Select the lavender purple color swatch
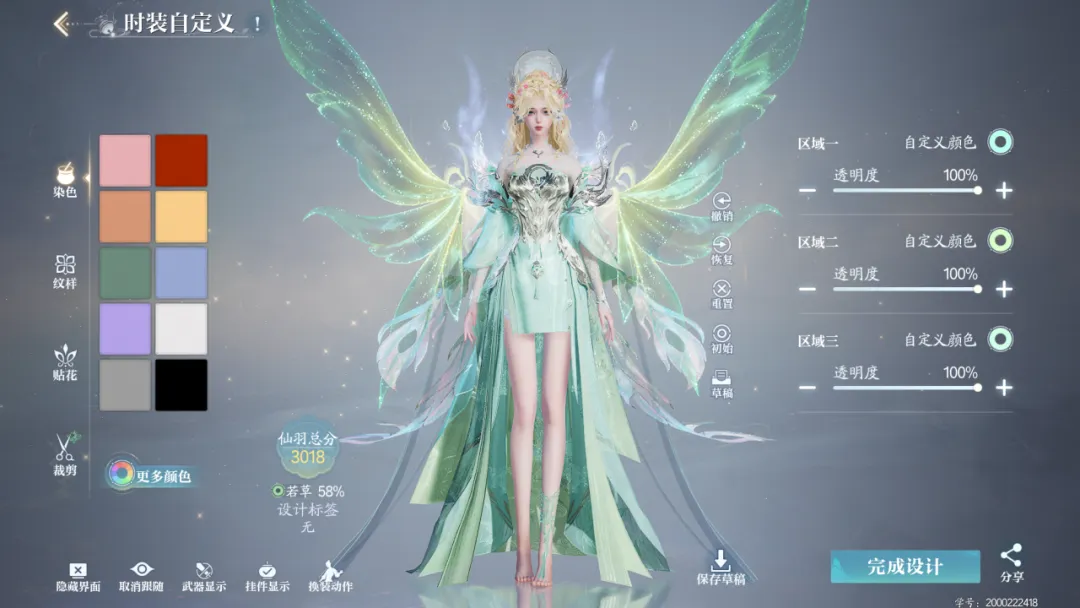 click(125, 329)
